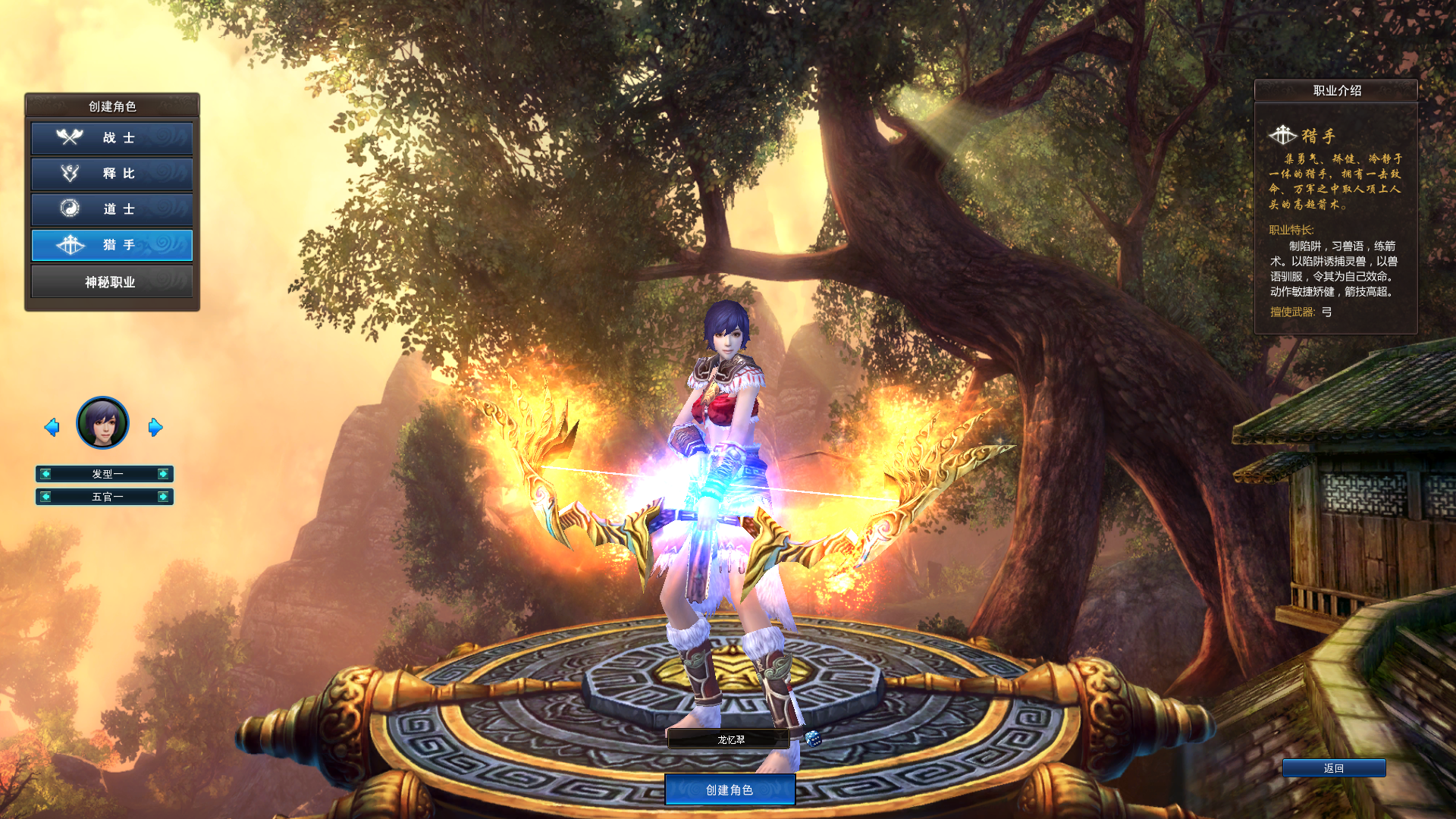Click the 返回 button at bottom right
This screenshot has width=1456, height=819.
(1333, 767)
